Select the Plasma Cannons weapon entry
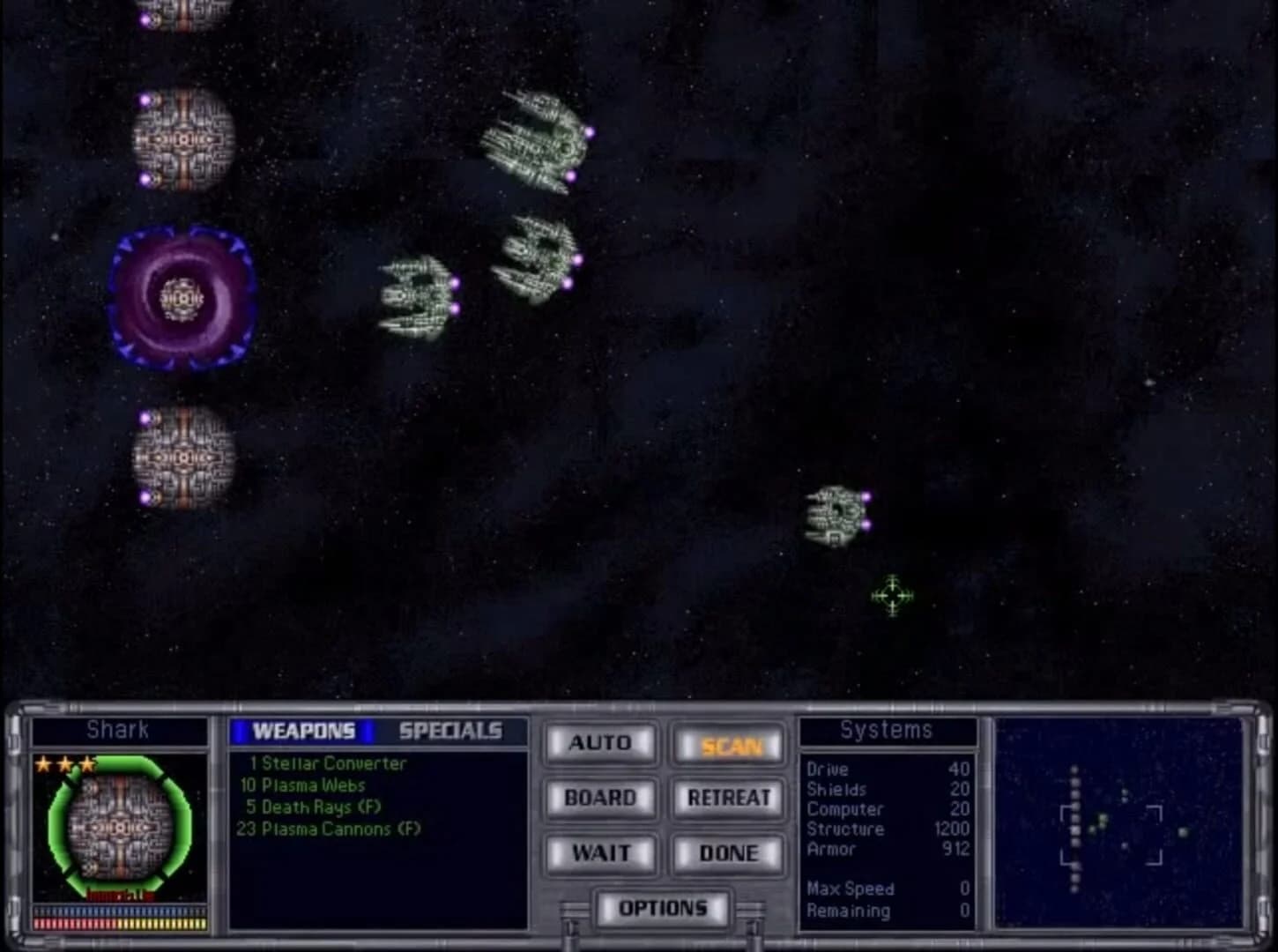 point(331,829)
